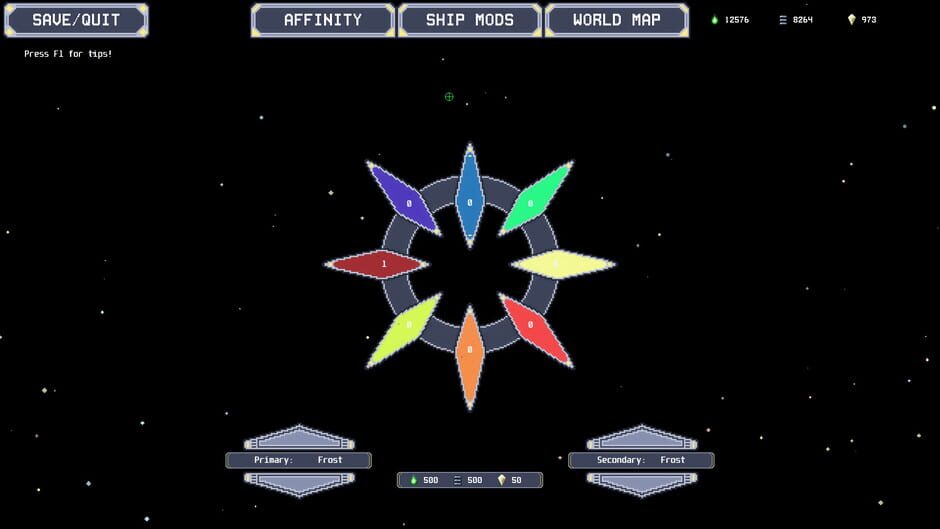Pick the dark red crystal

[x=380, y=264]
